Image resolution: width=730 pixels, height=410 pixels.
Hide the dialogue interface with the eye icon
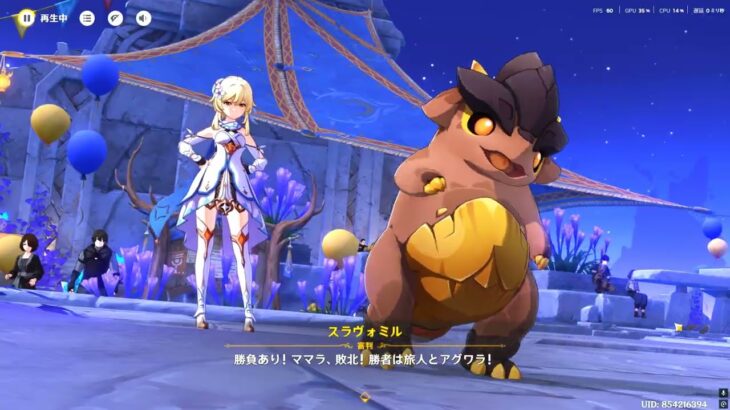(x=115, y=18)
